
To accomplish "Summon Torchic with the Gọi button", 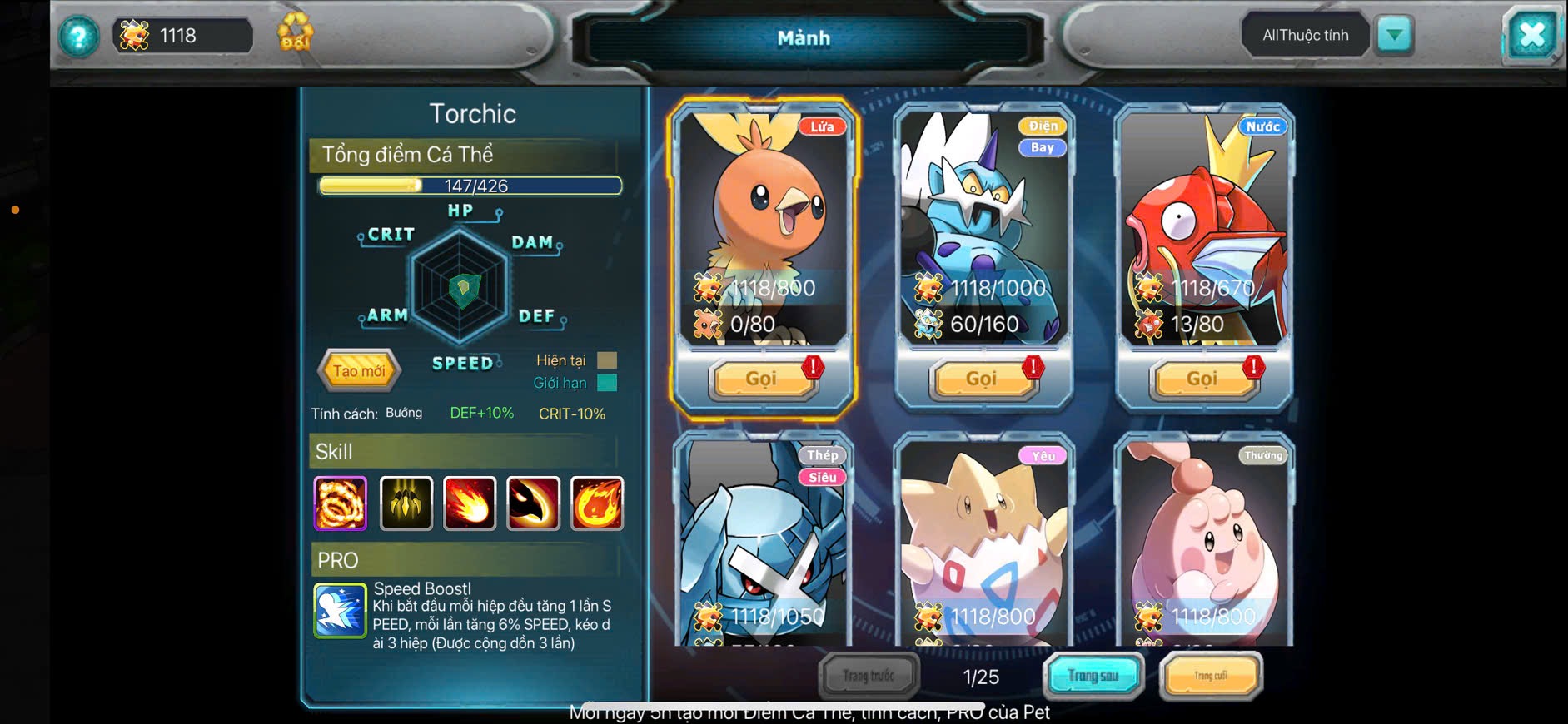I will pos(761,379).
